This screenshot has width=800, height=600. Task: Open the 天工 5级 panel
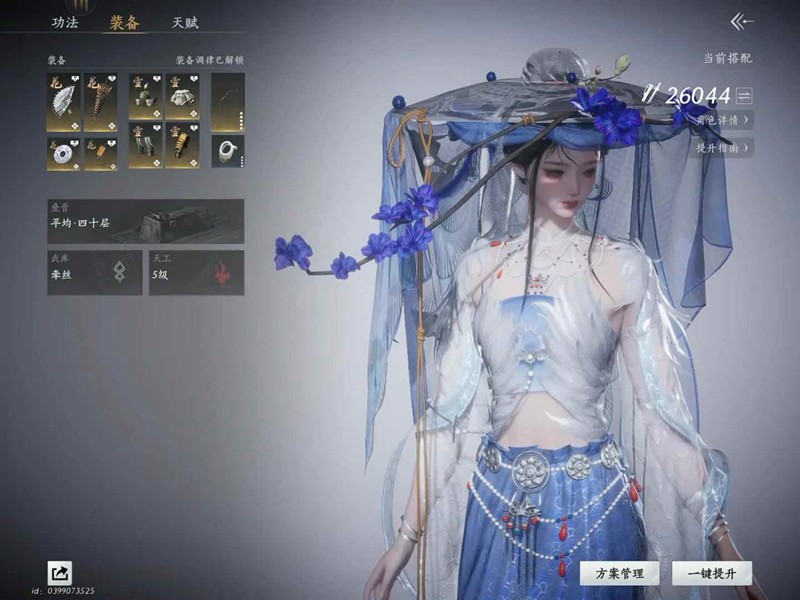pos(196,272)
